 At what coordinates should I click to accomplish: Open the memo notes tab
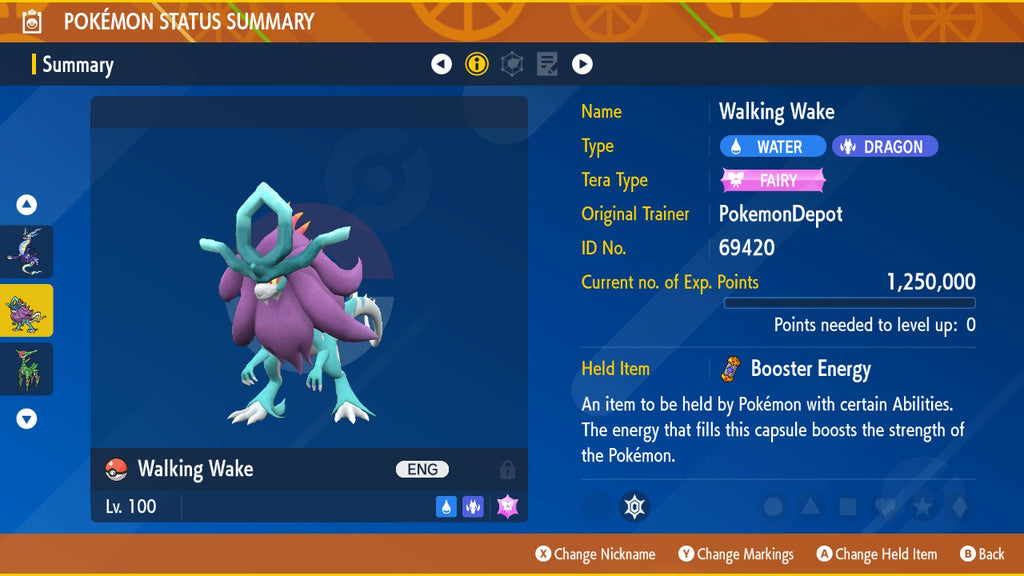(x=547, y=65)
